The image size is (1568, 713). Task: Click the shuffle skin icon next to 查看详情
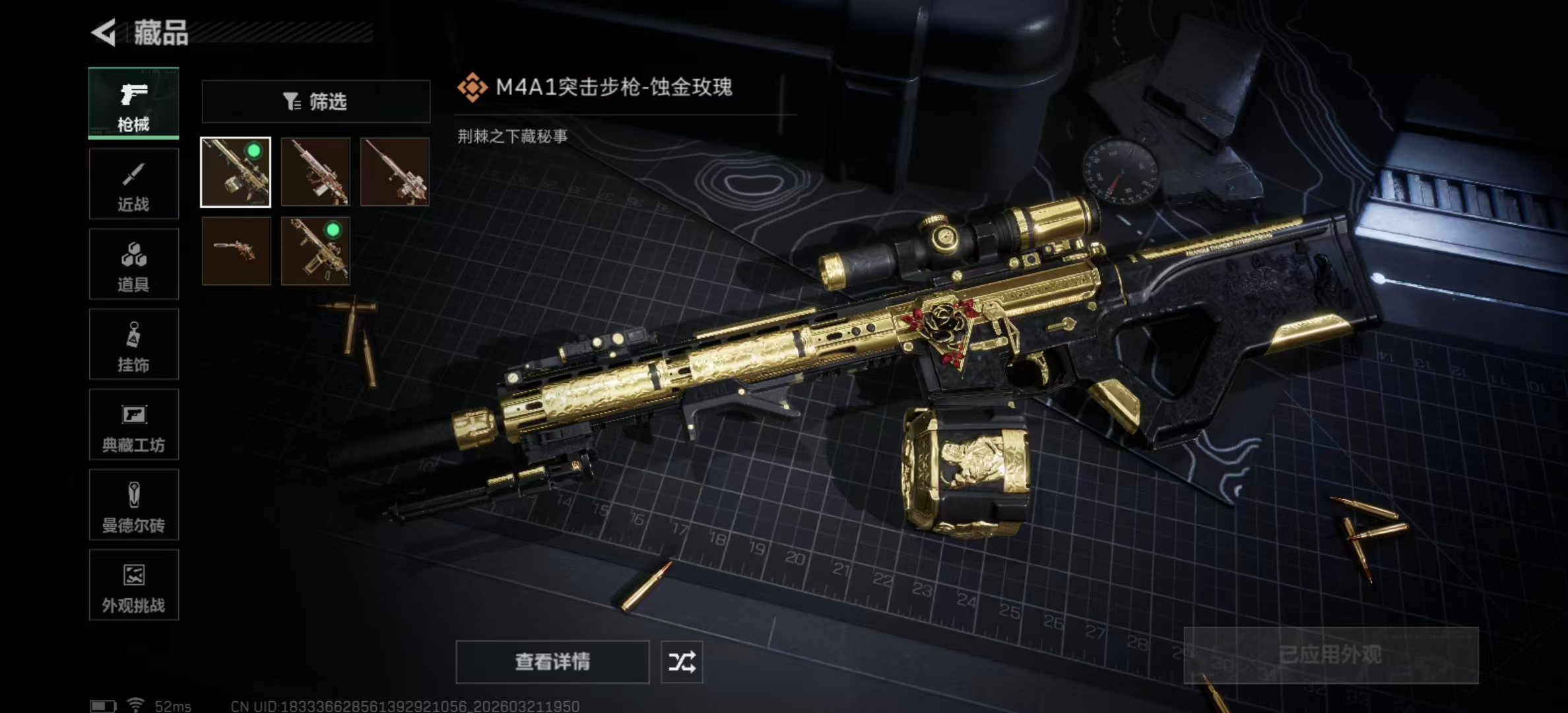(684, 661)
